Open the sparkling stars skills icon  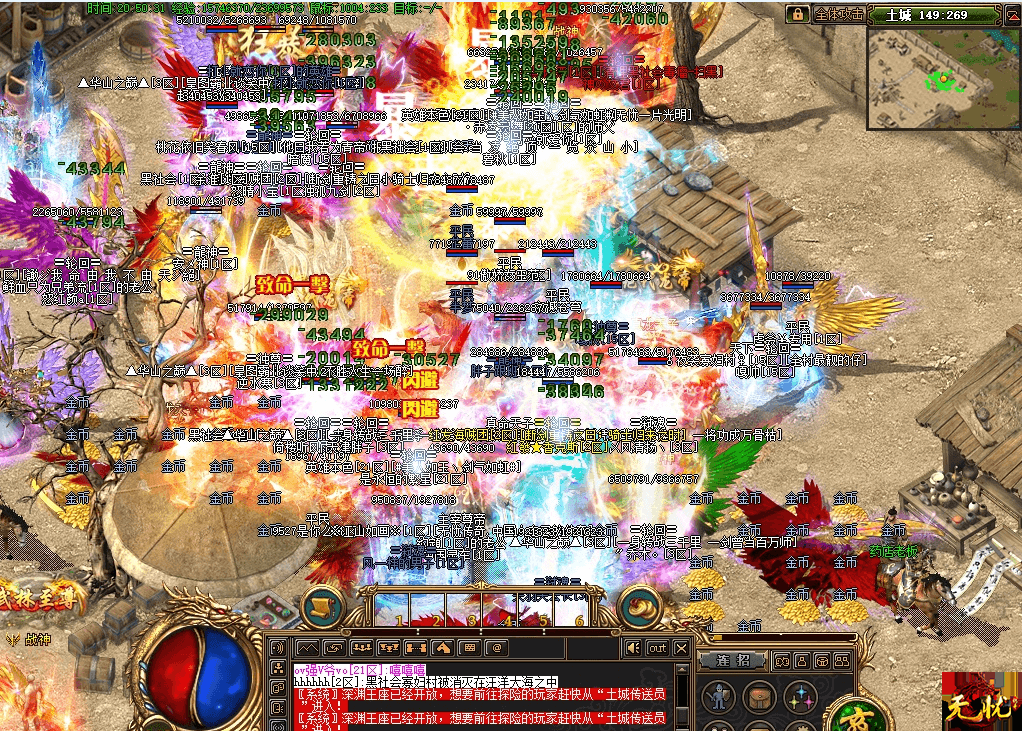(797, 697)
